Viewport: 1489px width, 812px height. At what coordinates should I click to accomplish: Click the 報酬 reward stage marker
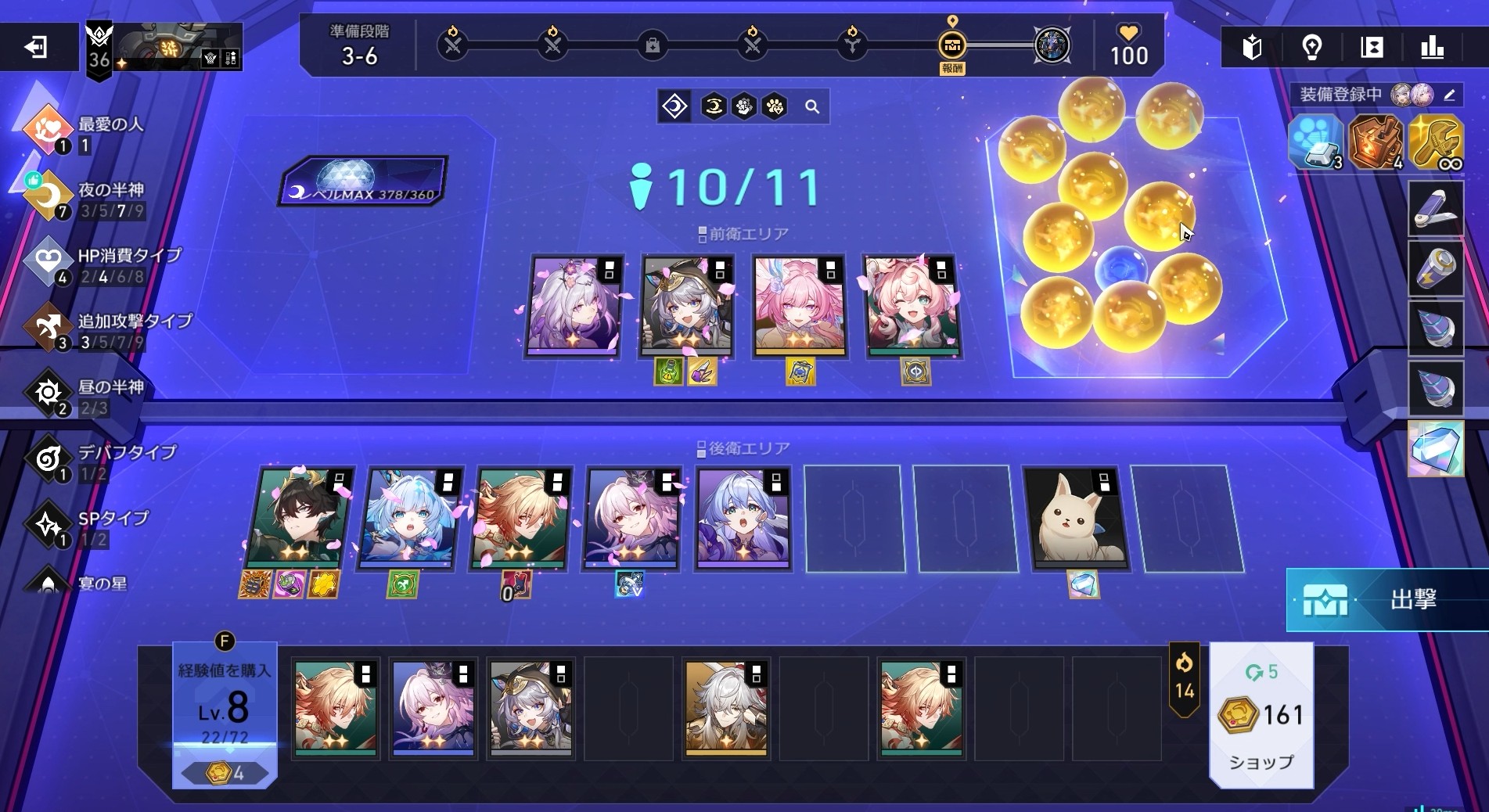pos(952,47)
